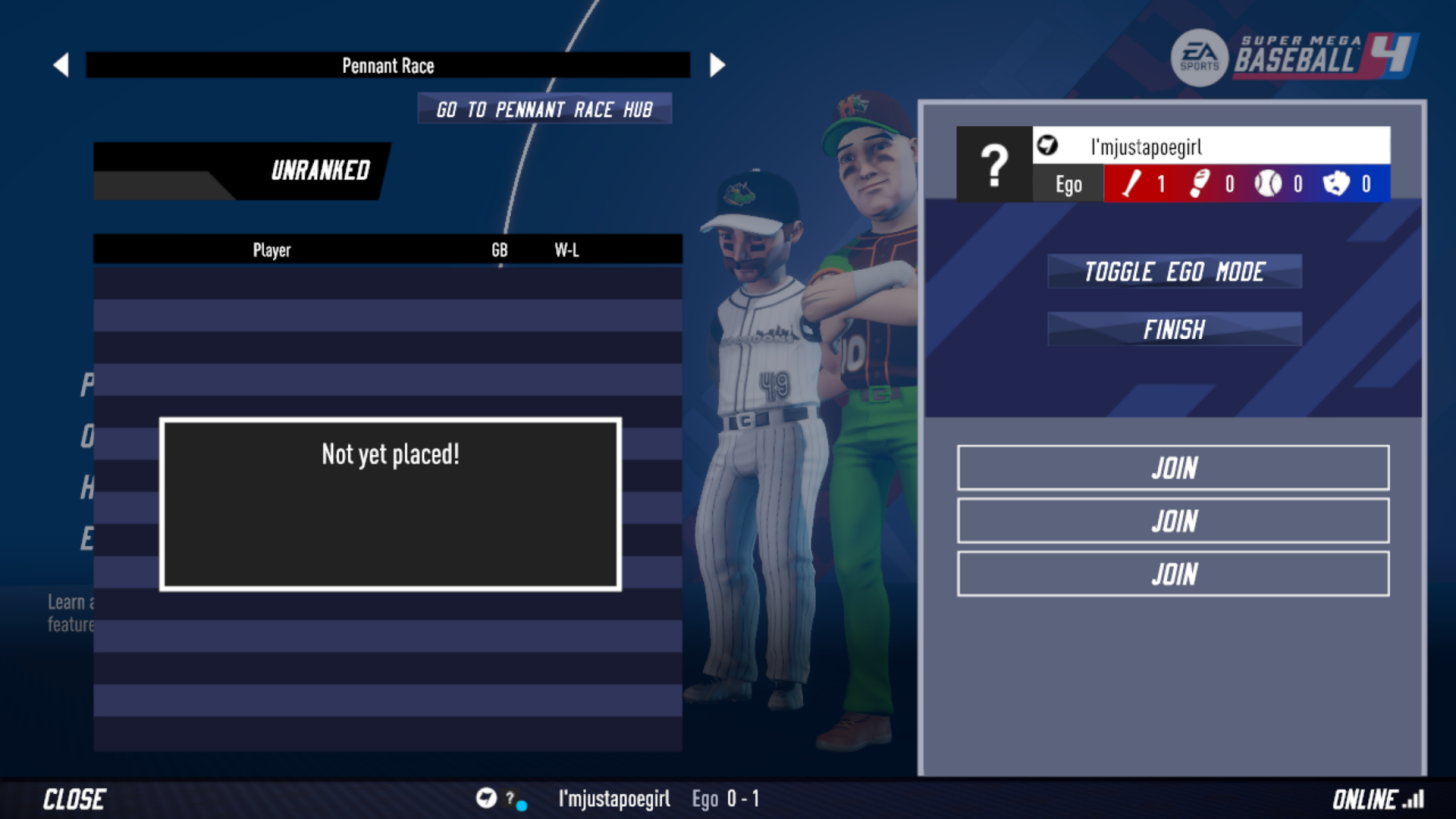Click the first Join slot
1456x819 pixels.
tap(1173, 468)
